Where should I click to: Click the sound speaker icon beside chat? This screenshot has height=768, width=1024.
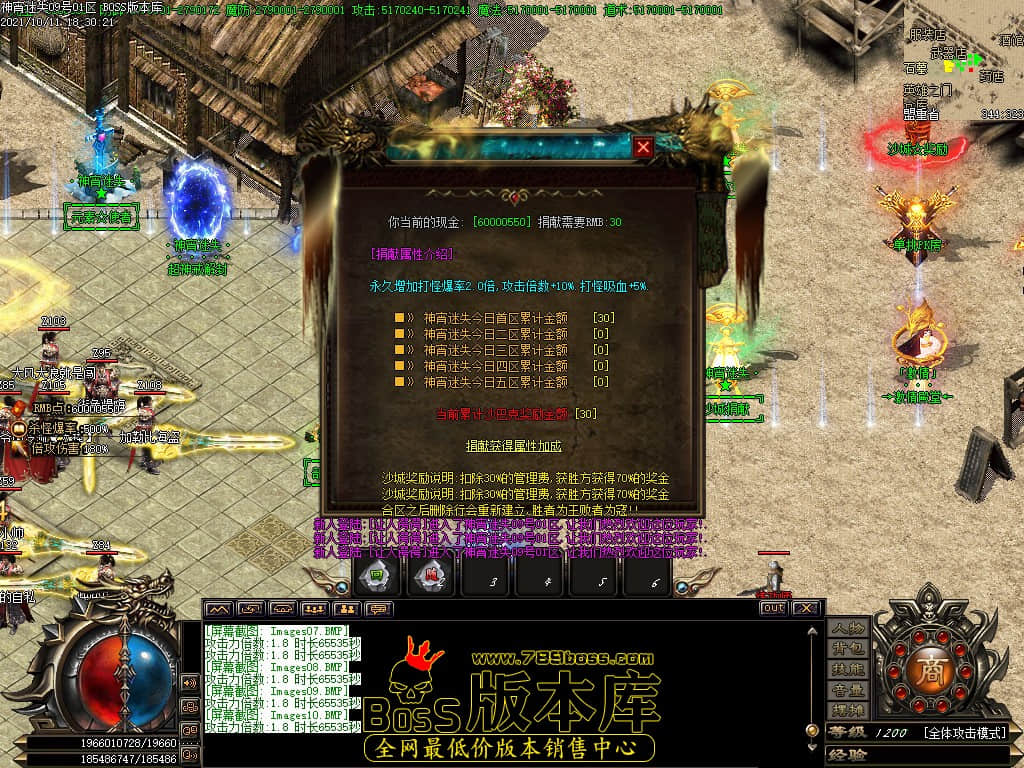(x=189, y=683)
